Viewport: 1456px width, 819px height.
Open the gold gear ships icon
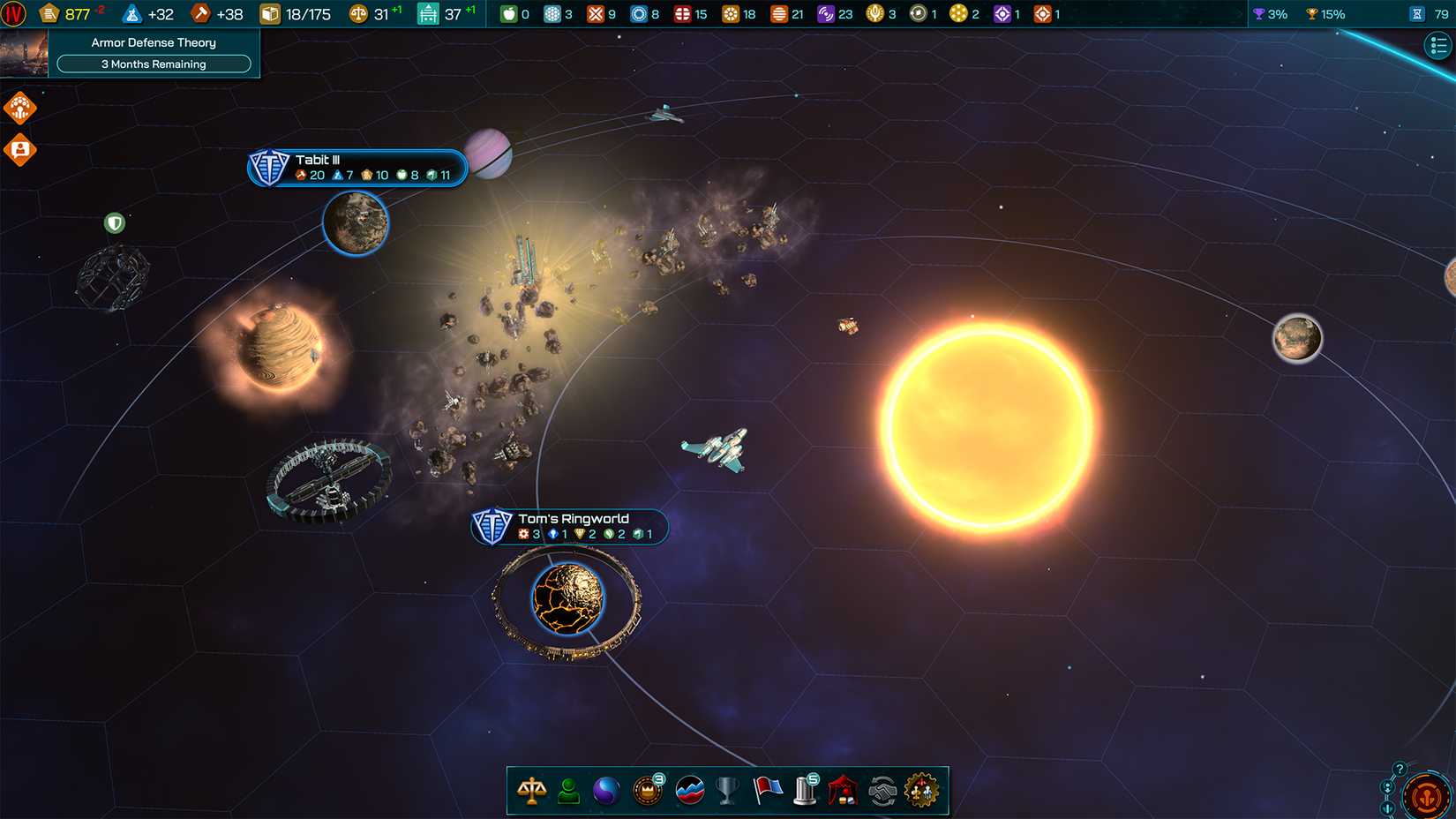[921, 791]
